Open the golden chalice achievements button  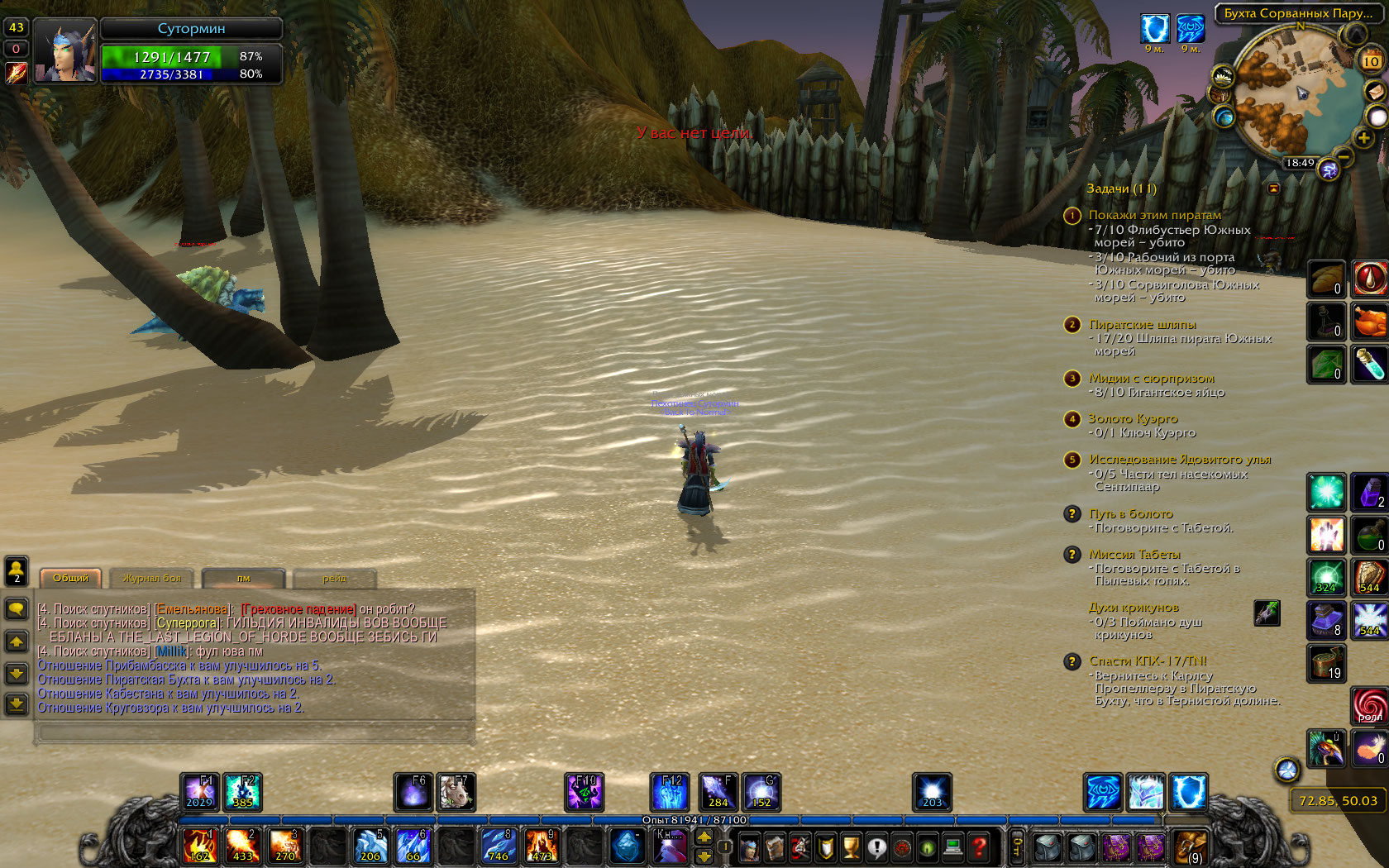click(851, 847)
